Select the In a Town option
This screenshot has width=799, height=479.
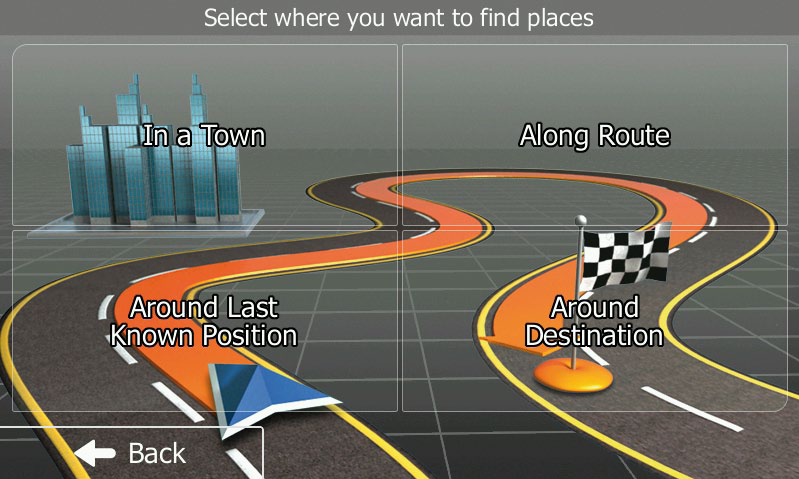pyautogui.click(x=204, y=135)
